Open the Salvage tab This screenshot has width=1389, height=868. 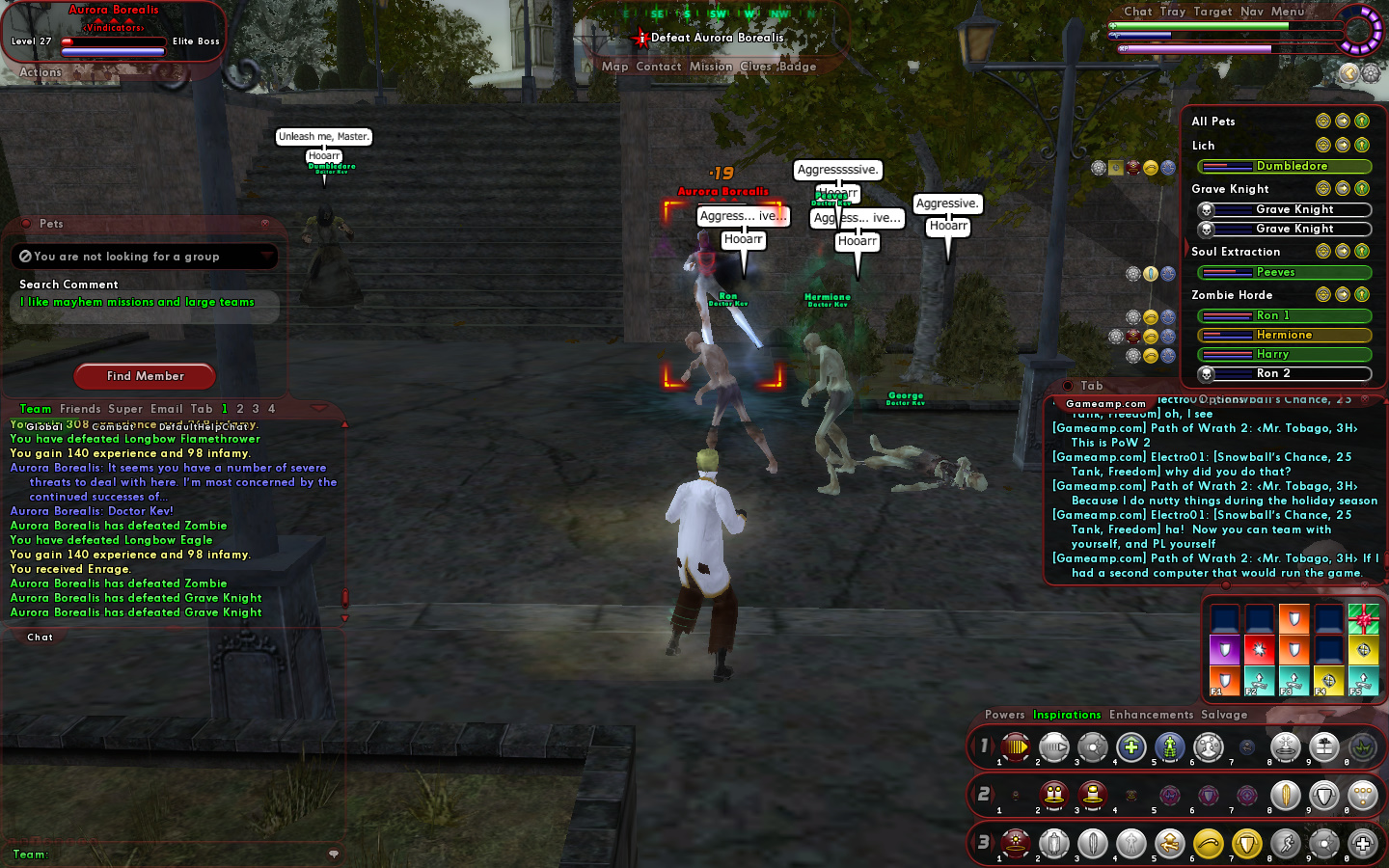1224,715
